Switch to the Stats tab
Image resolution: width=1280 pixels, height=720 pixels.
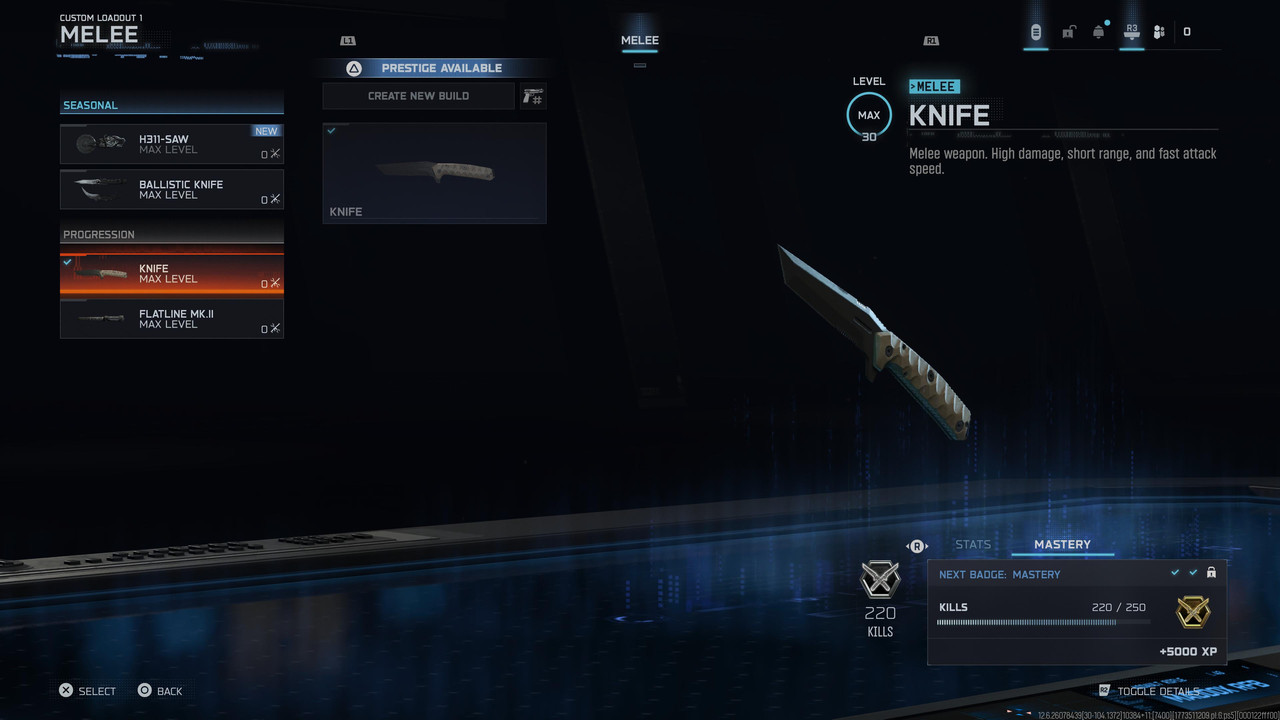(973, 545)
